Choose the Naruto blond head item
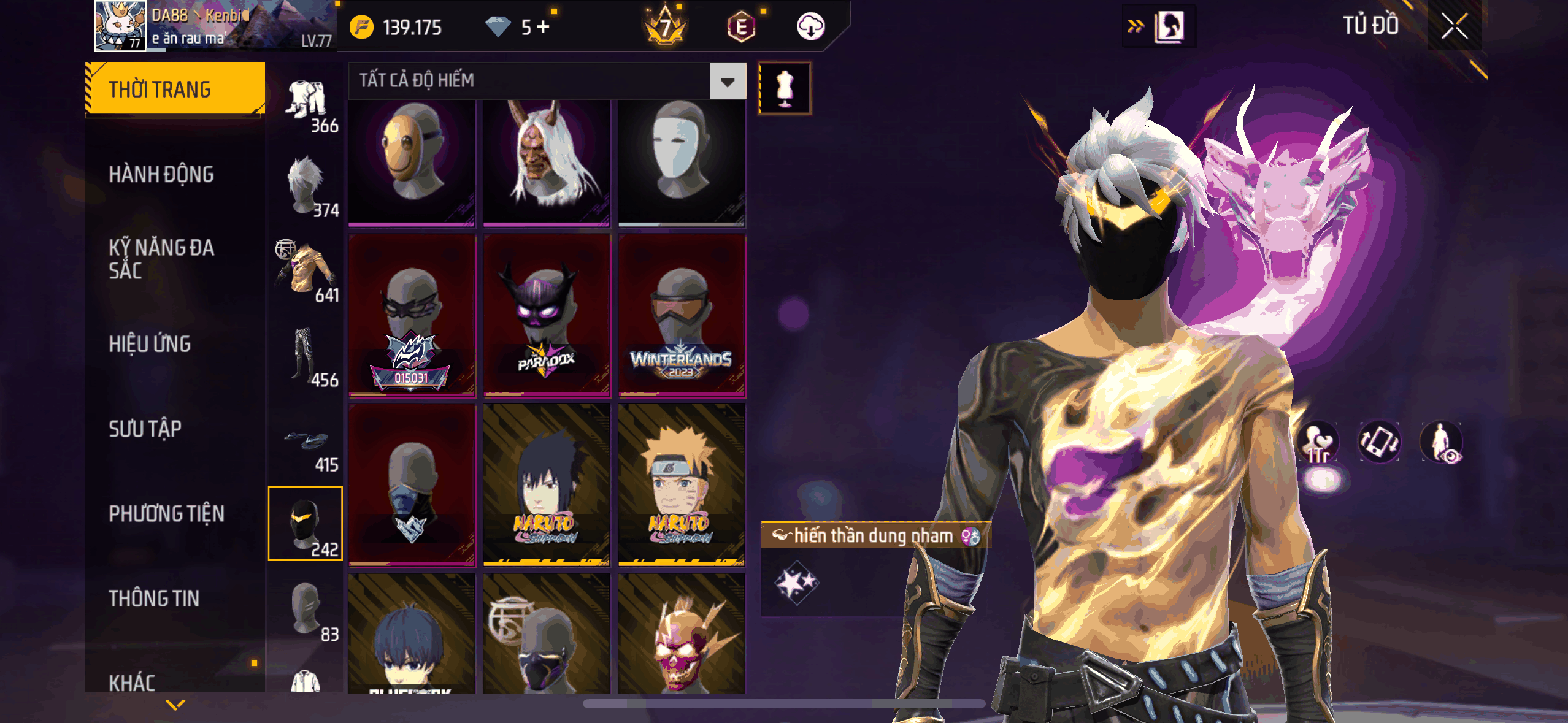 point(682,484)
